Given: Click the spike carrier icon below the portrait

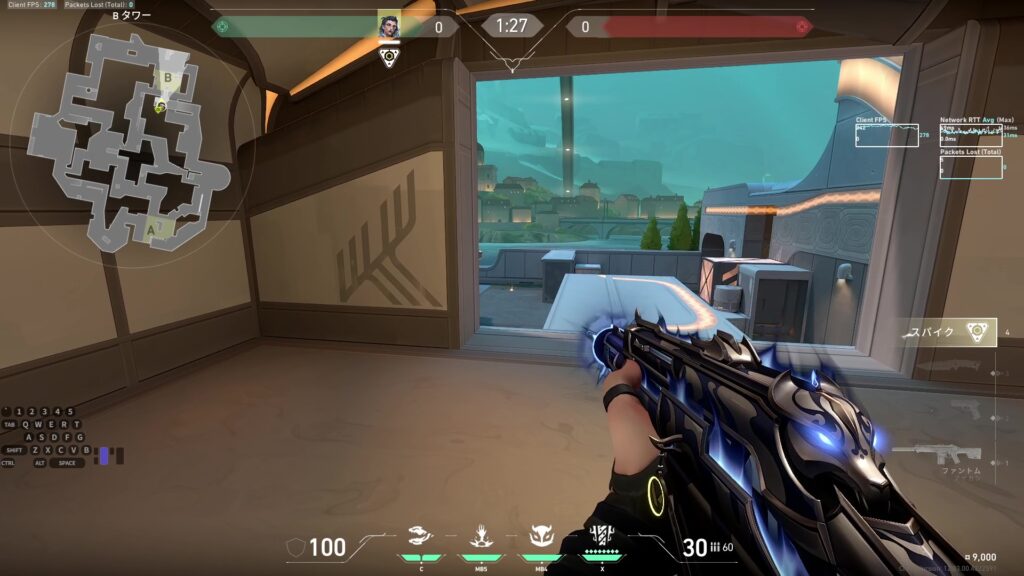Looking at the screenshot, I should [389, 57].
